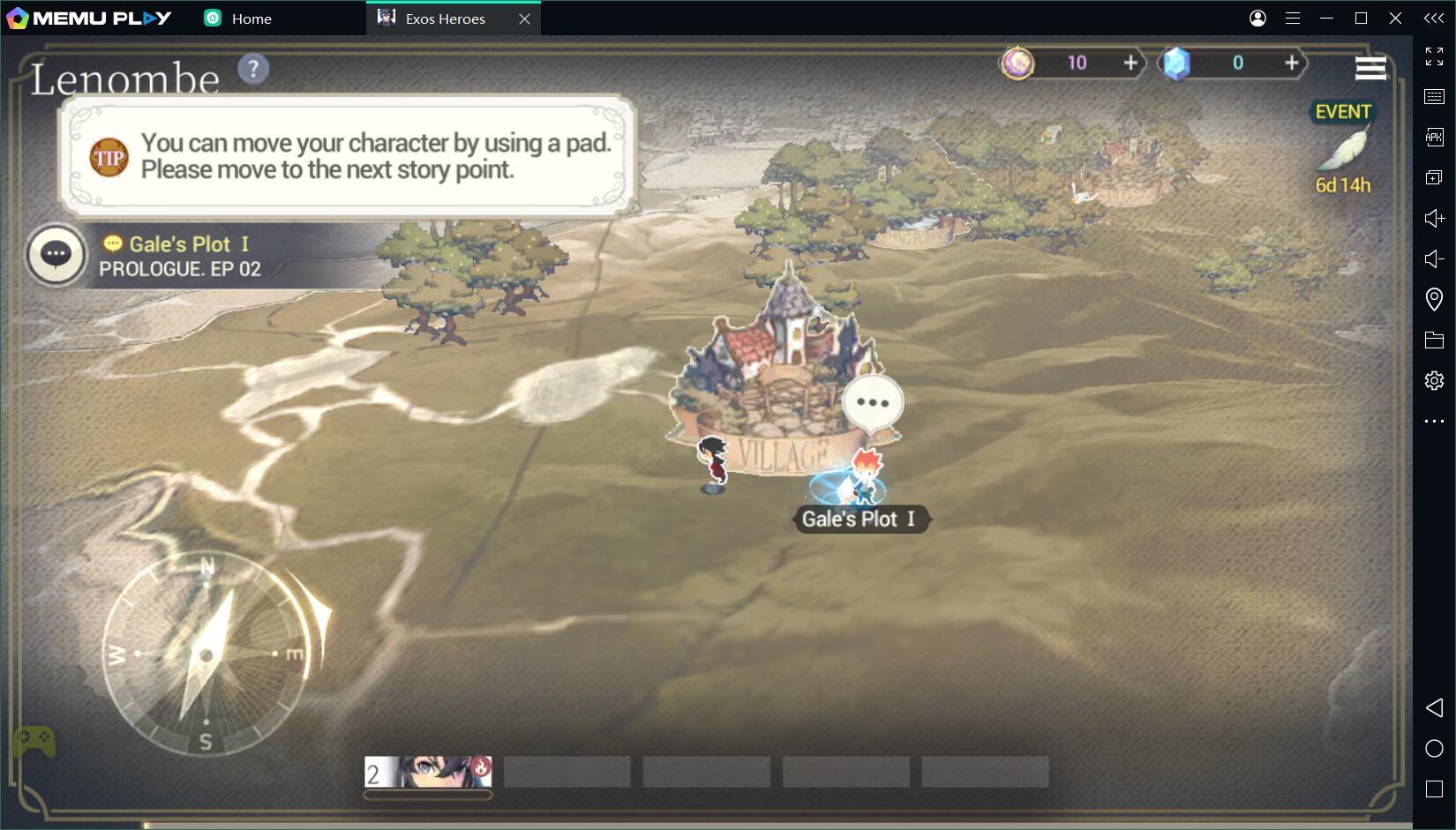Click the compass movement pad
The width and height of the screenshot is (1456, 830).
pos(206,654)
